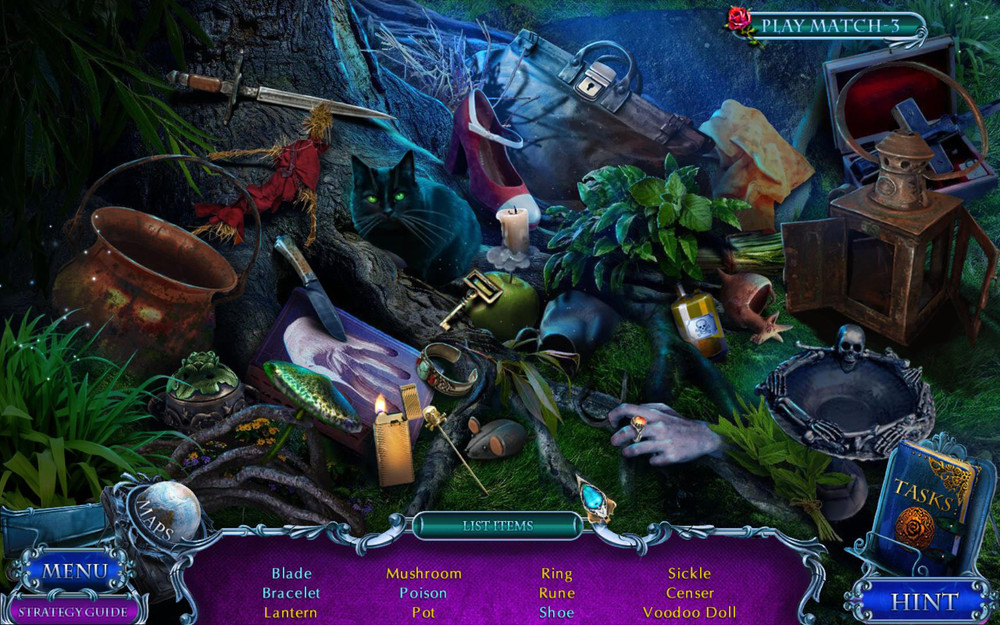This screenshot has height=625, width=1000.
Task: Toggle the List Items panel header
Action: 498,525
